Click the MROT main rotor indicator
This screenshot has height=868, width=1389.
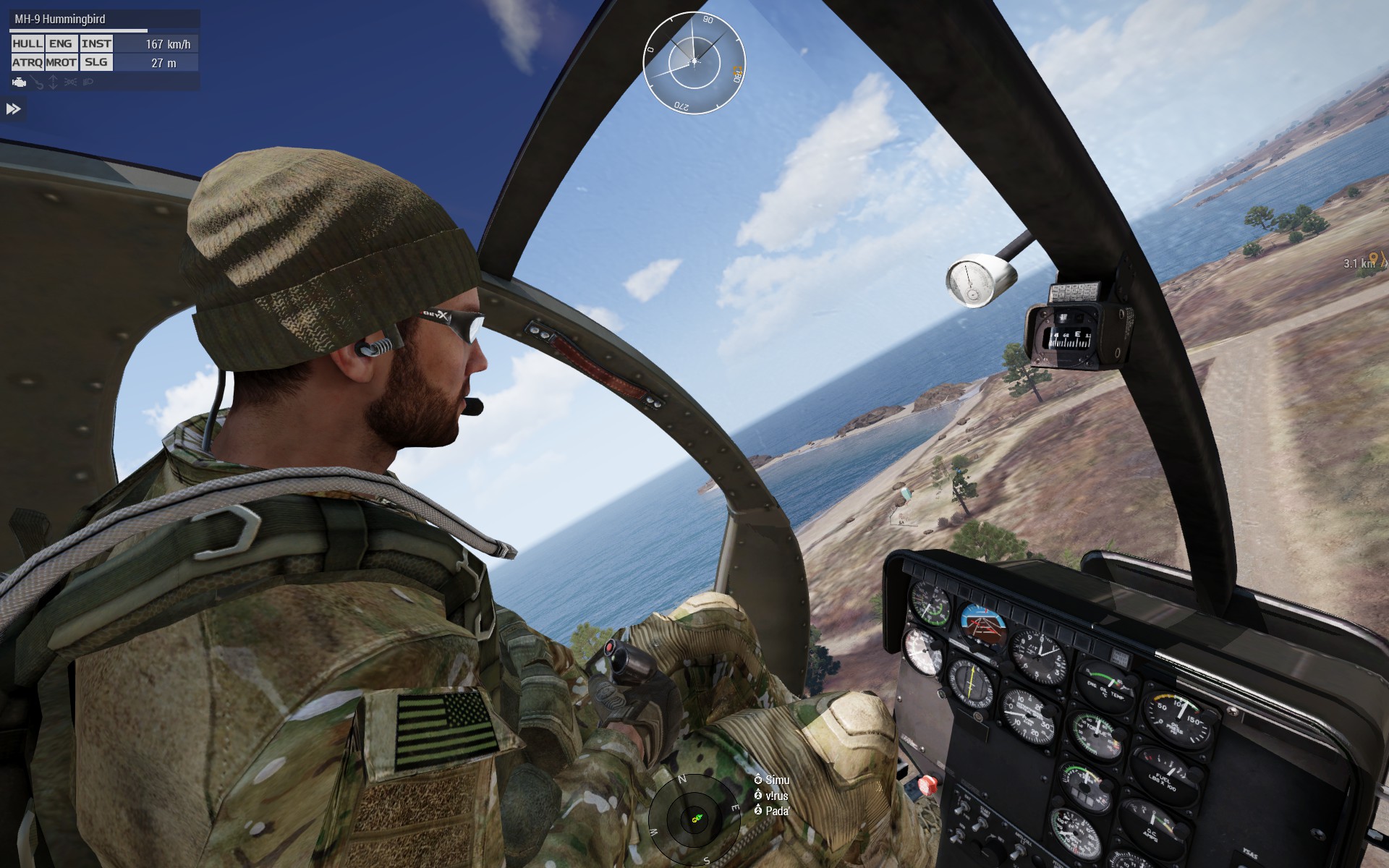[x=61, y=63]
